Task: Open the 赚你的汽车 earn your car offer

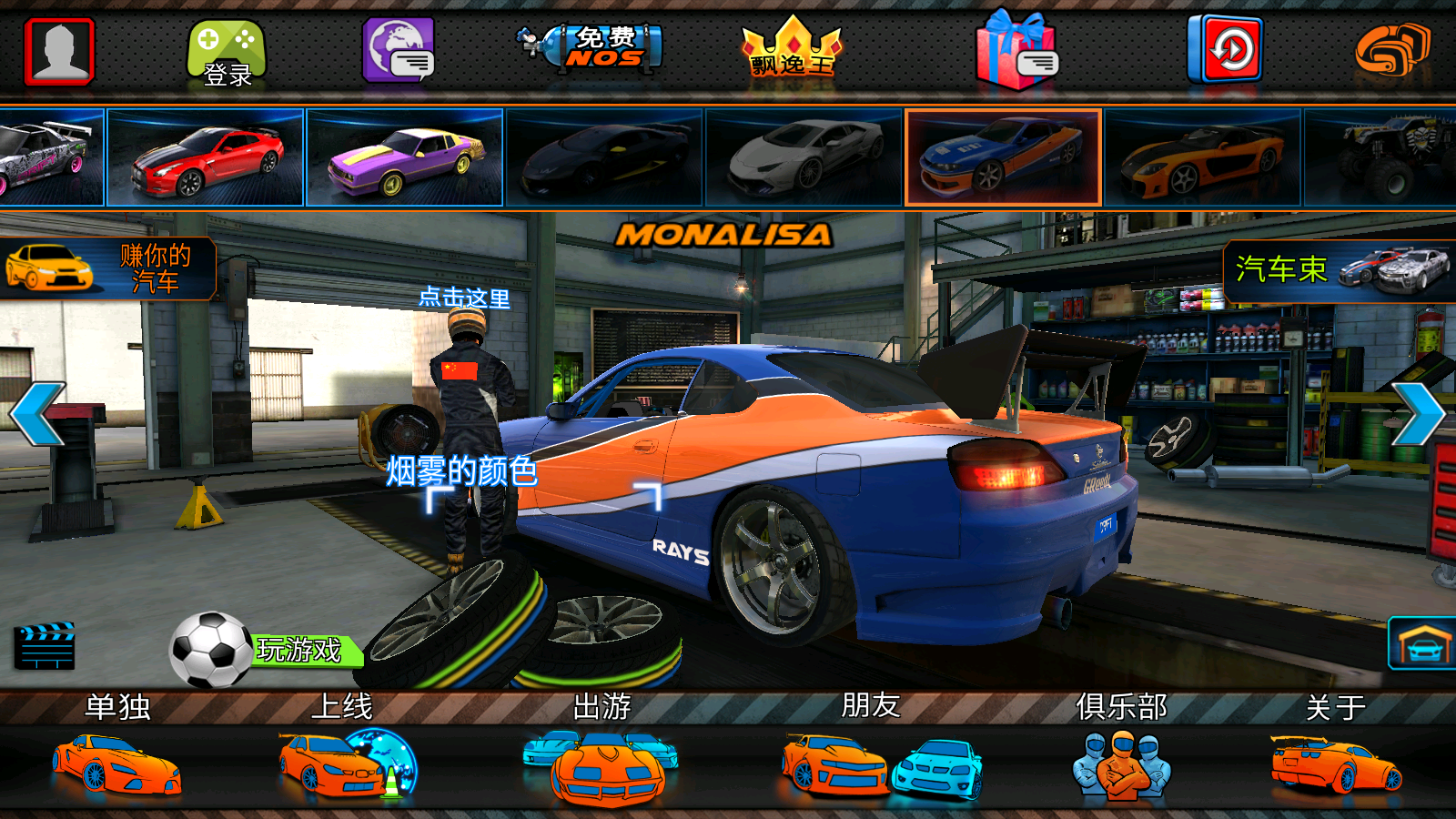Action: pos(107,268)
